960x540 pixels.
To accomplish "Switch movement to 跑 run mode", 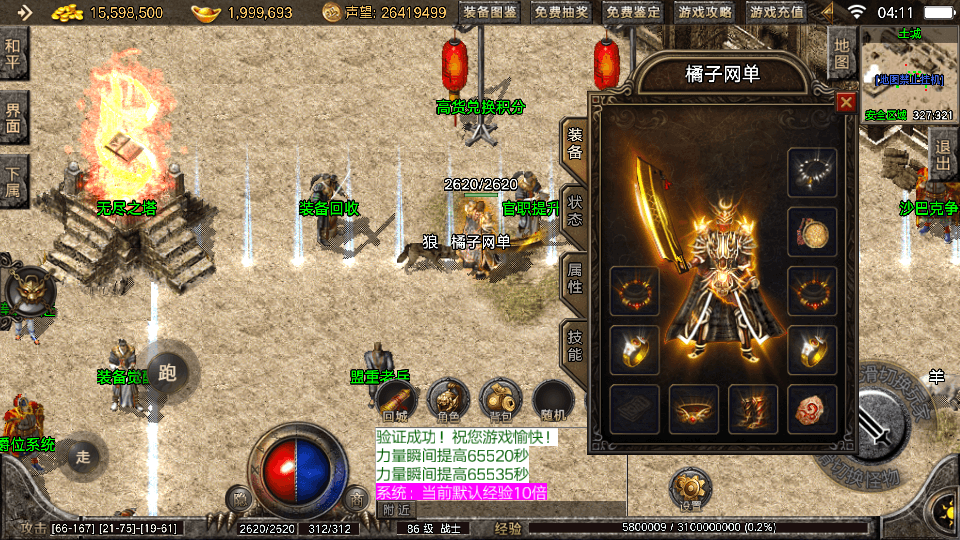I will tap(166, 374).
